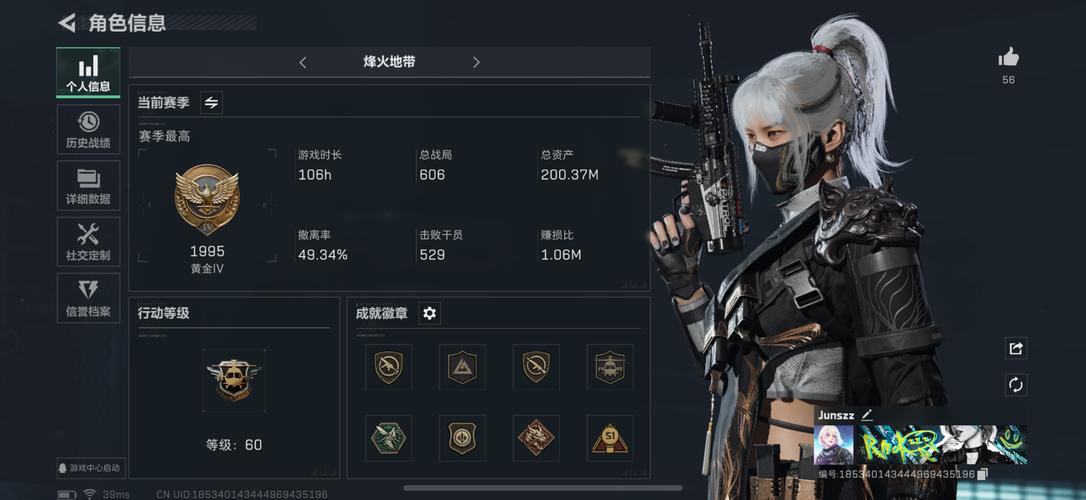Open the gear settings beside 成就徽章
This screenshot has height=500, width=1086.
[429, 313]
